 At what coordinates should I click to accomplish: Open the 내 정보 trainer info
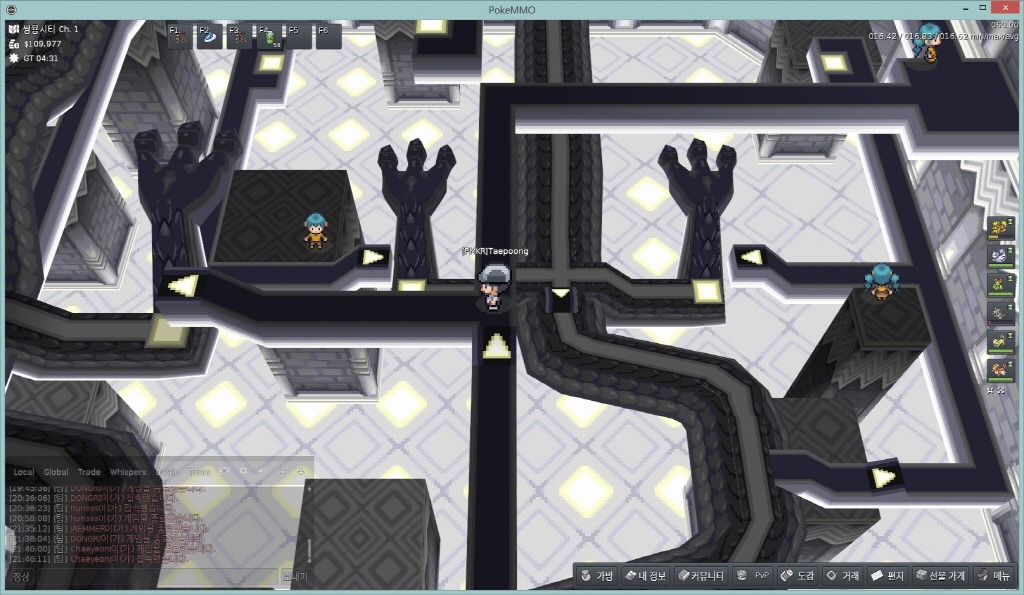(644, 576)
